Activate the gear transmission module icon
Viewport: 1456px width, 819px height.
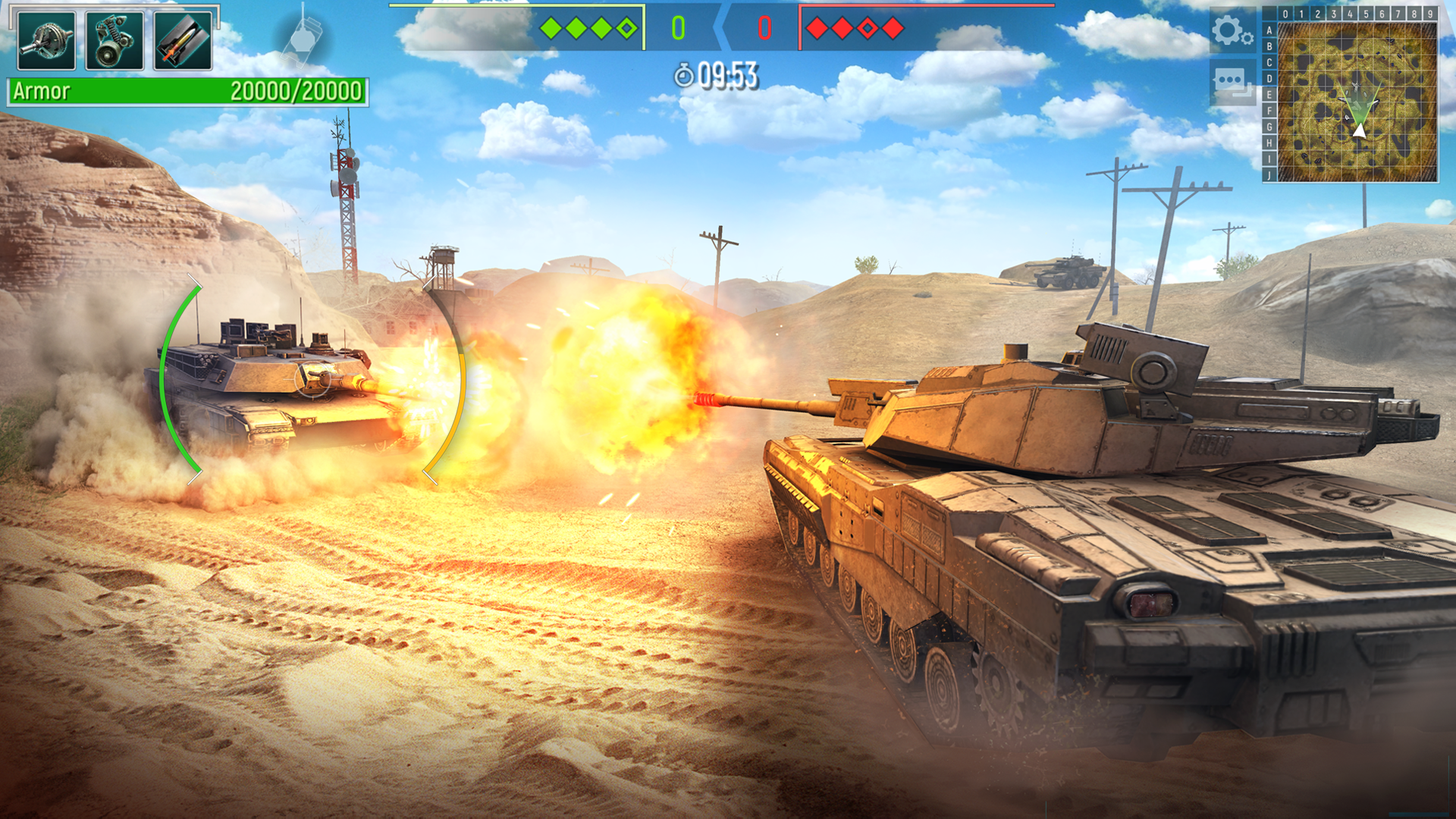coord(46,41)
